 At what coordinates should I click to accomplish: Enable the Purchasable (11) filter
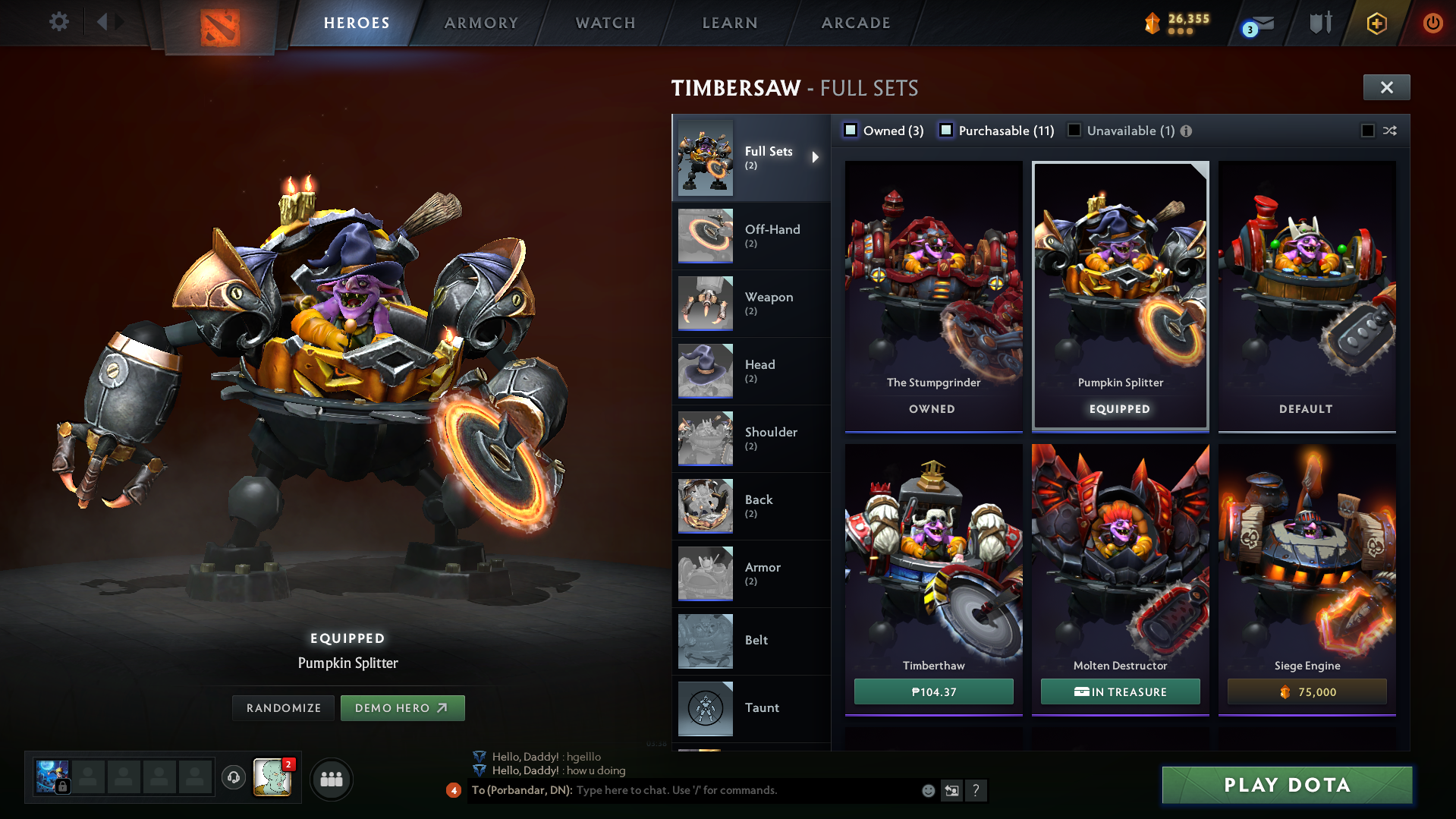tap(946, 131)
